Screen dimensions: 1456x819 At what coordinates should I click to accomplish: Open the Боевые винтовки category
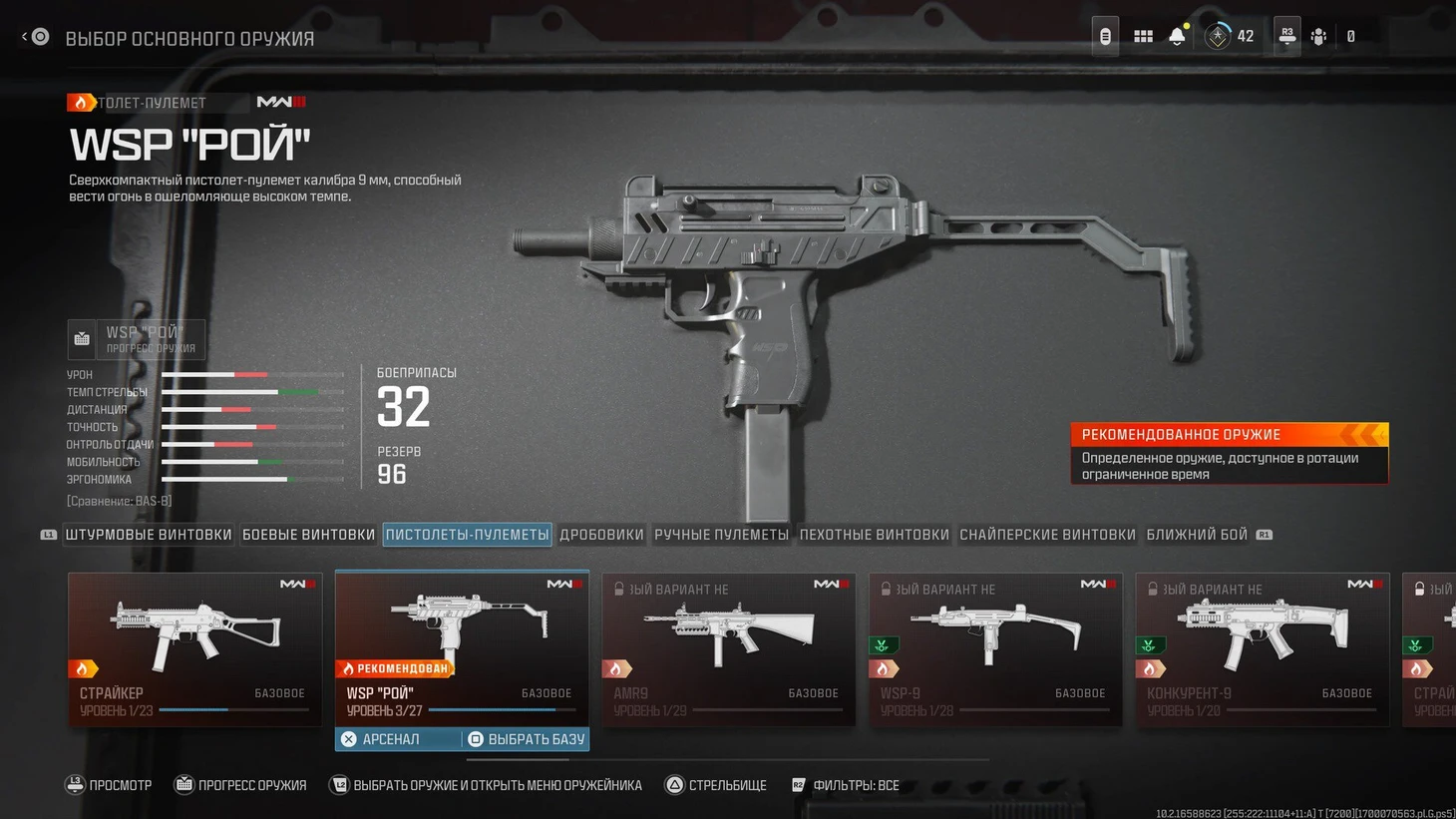308,535
